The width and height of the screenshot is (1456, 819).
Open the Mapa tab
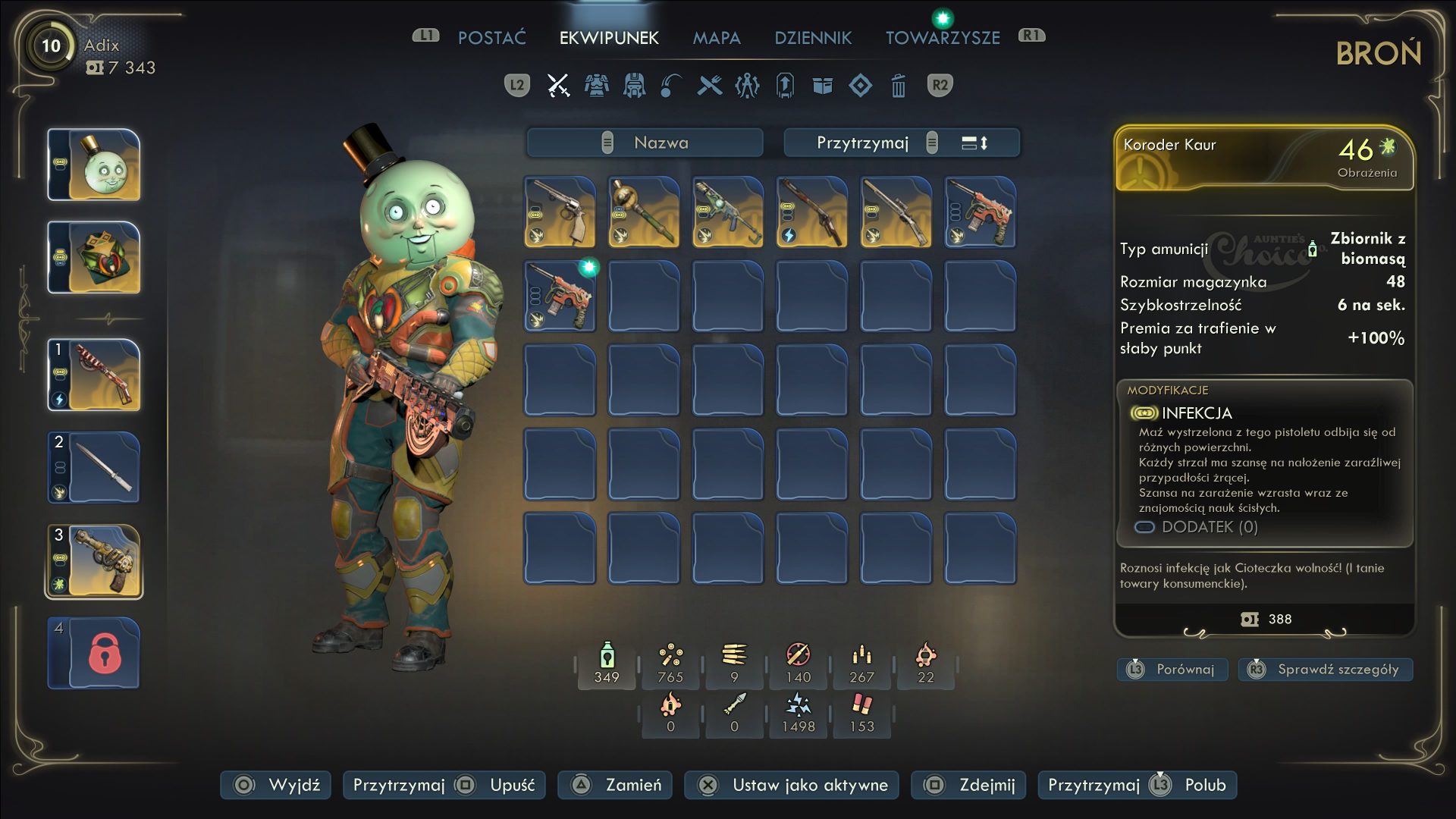[716, 38]
